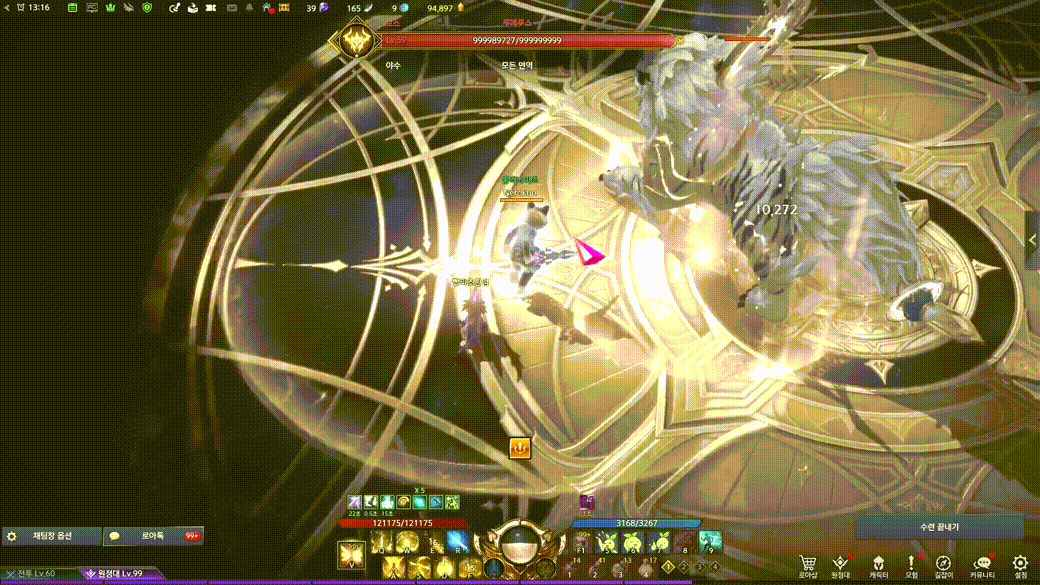The width and height of the screenshot is (1040, 585).
Task: Click the green shield icon in top bar
Action: click(147, 8)
